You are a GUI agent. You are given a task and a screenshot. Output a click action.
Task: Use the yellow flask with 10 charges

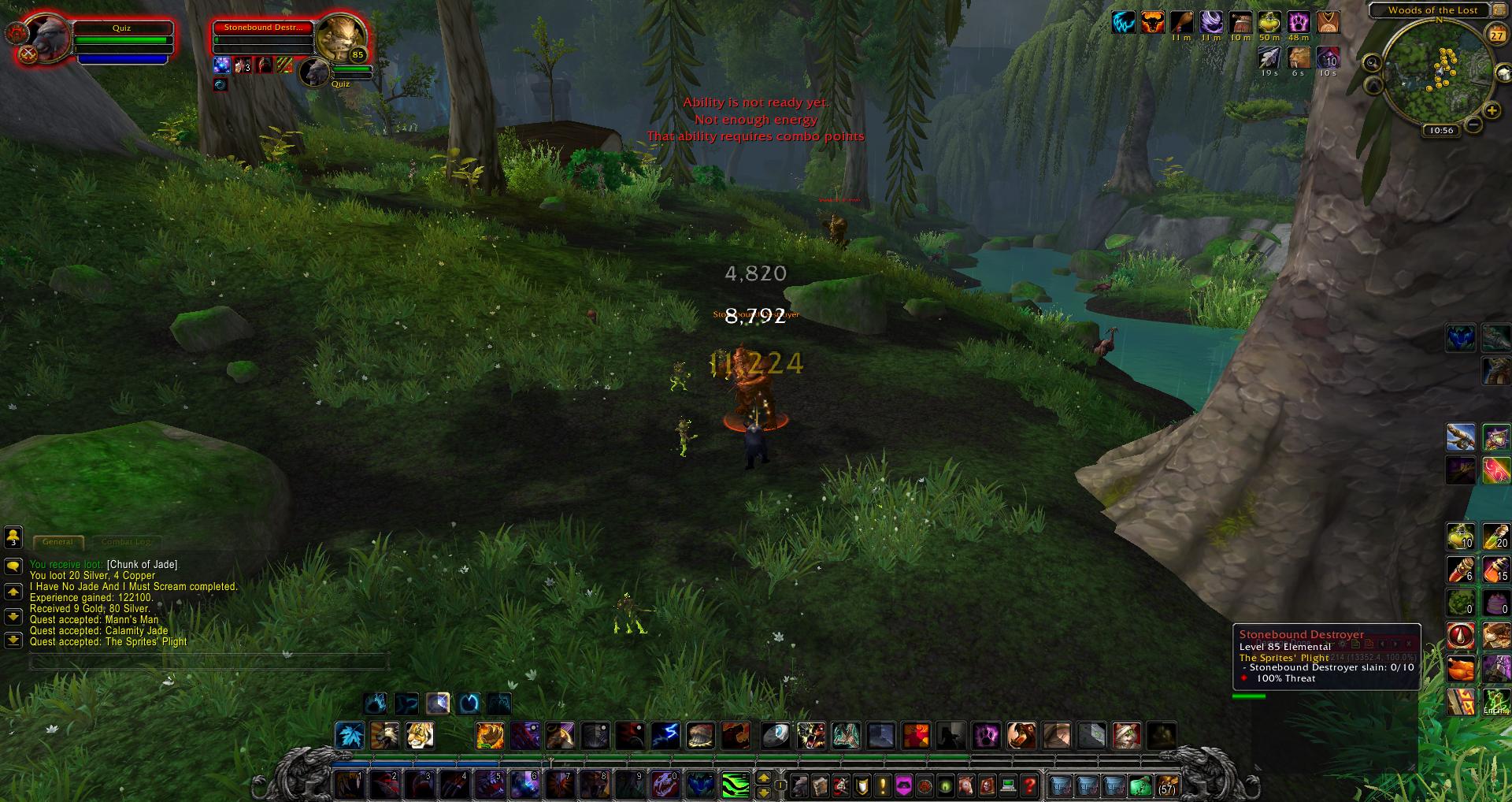tap(1461, 536)
